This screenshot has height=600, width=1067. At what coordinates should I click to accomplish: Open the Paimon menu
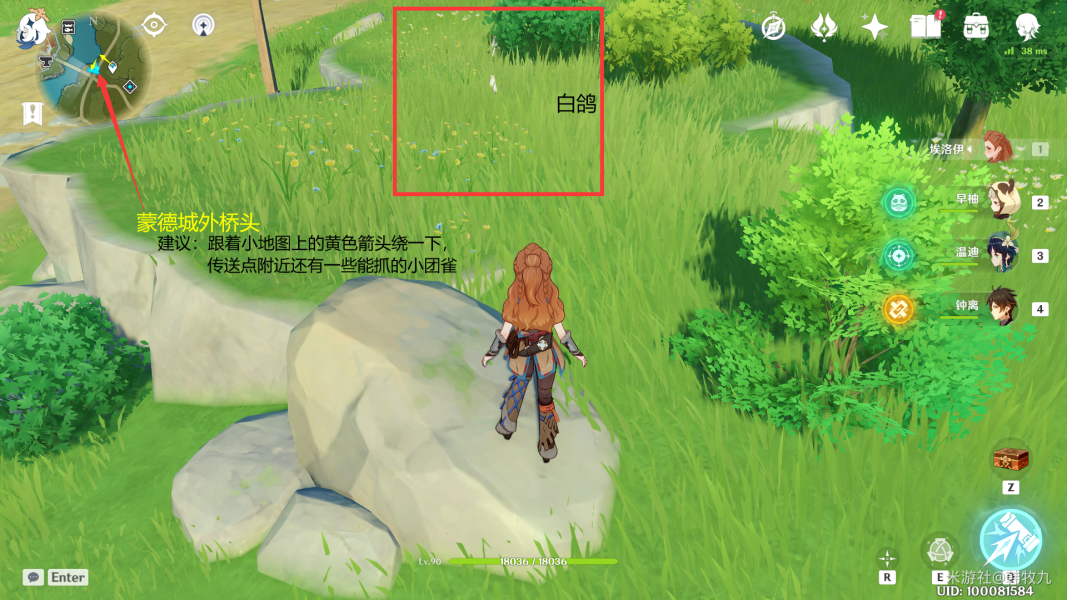click(x=34, y=28)
